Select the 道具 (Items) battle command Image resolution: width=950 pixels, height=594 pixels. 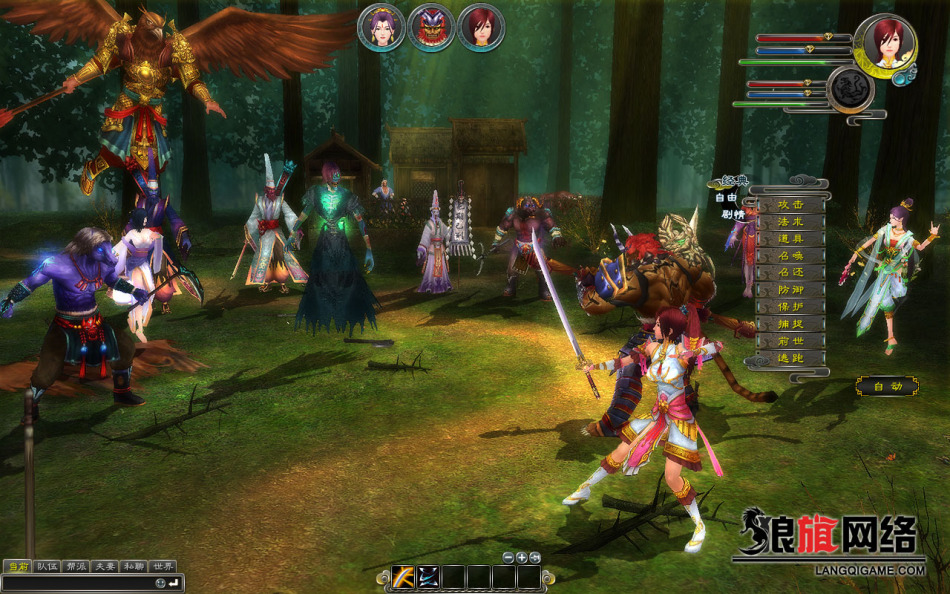[790, 239]
